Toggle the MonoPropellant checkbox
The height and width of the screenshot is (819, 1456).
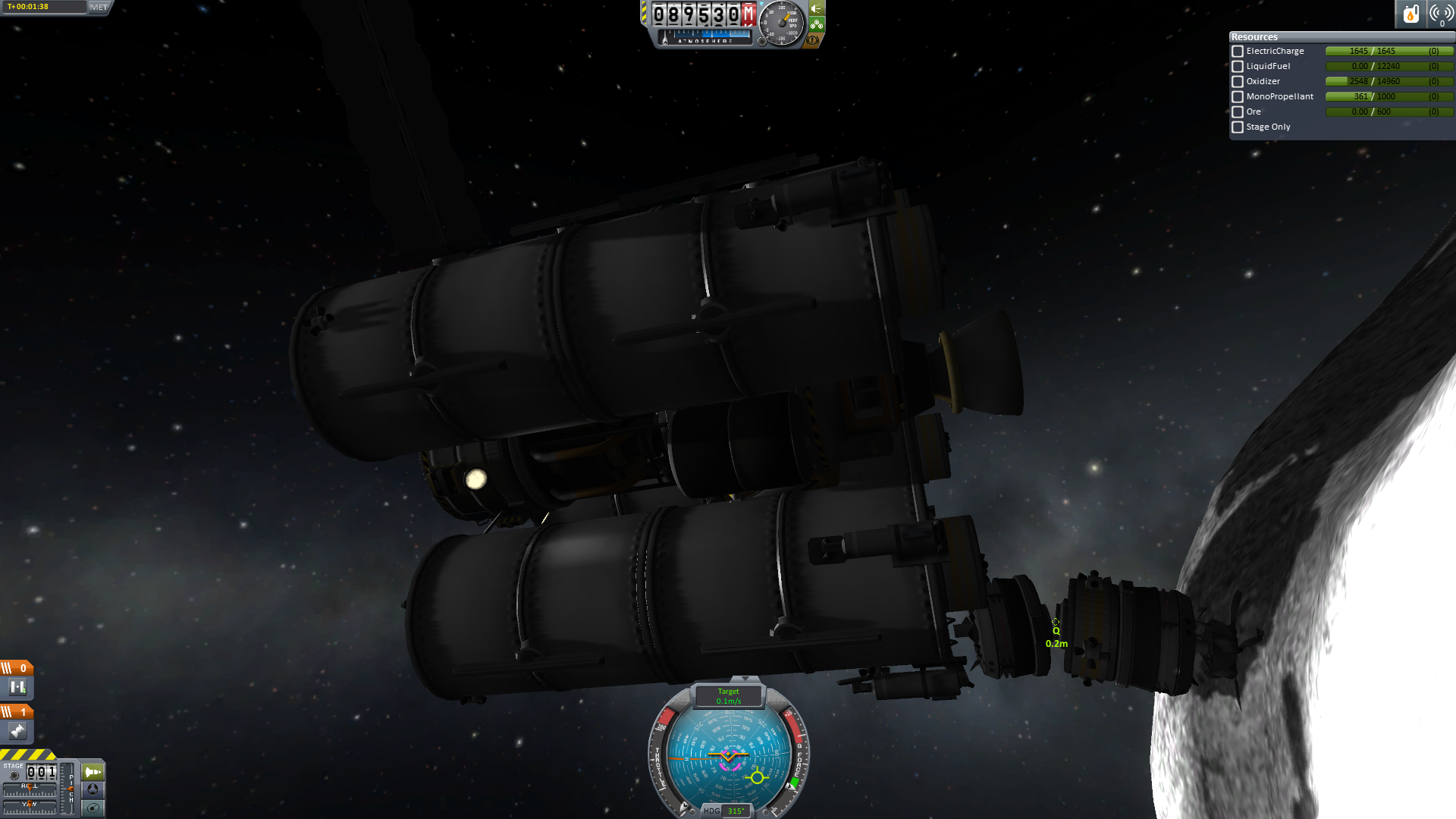coord(1238,97)
